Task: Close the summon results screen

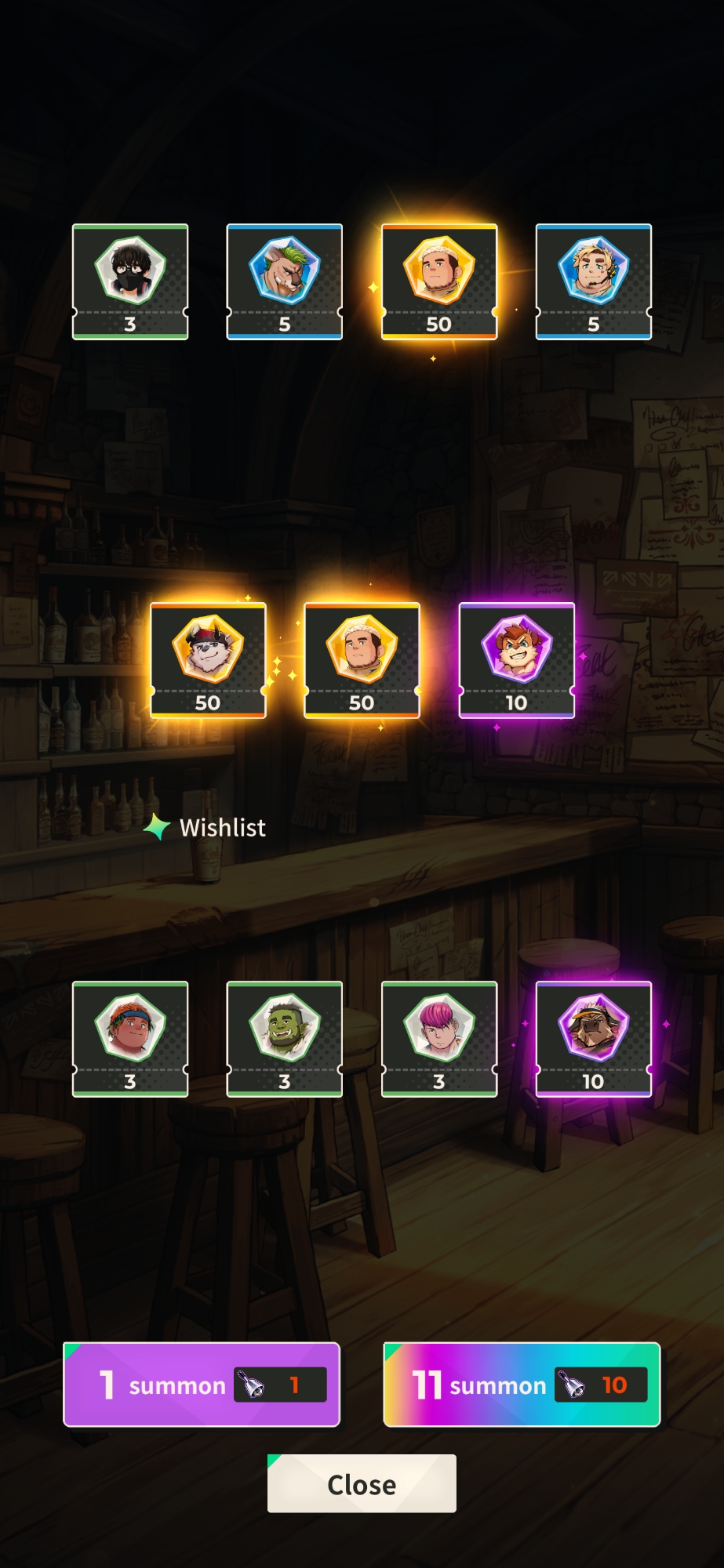Action: coord(362,1483)
